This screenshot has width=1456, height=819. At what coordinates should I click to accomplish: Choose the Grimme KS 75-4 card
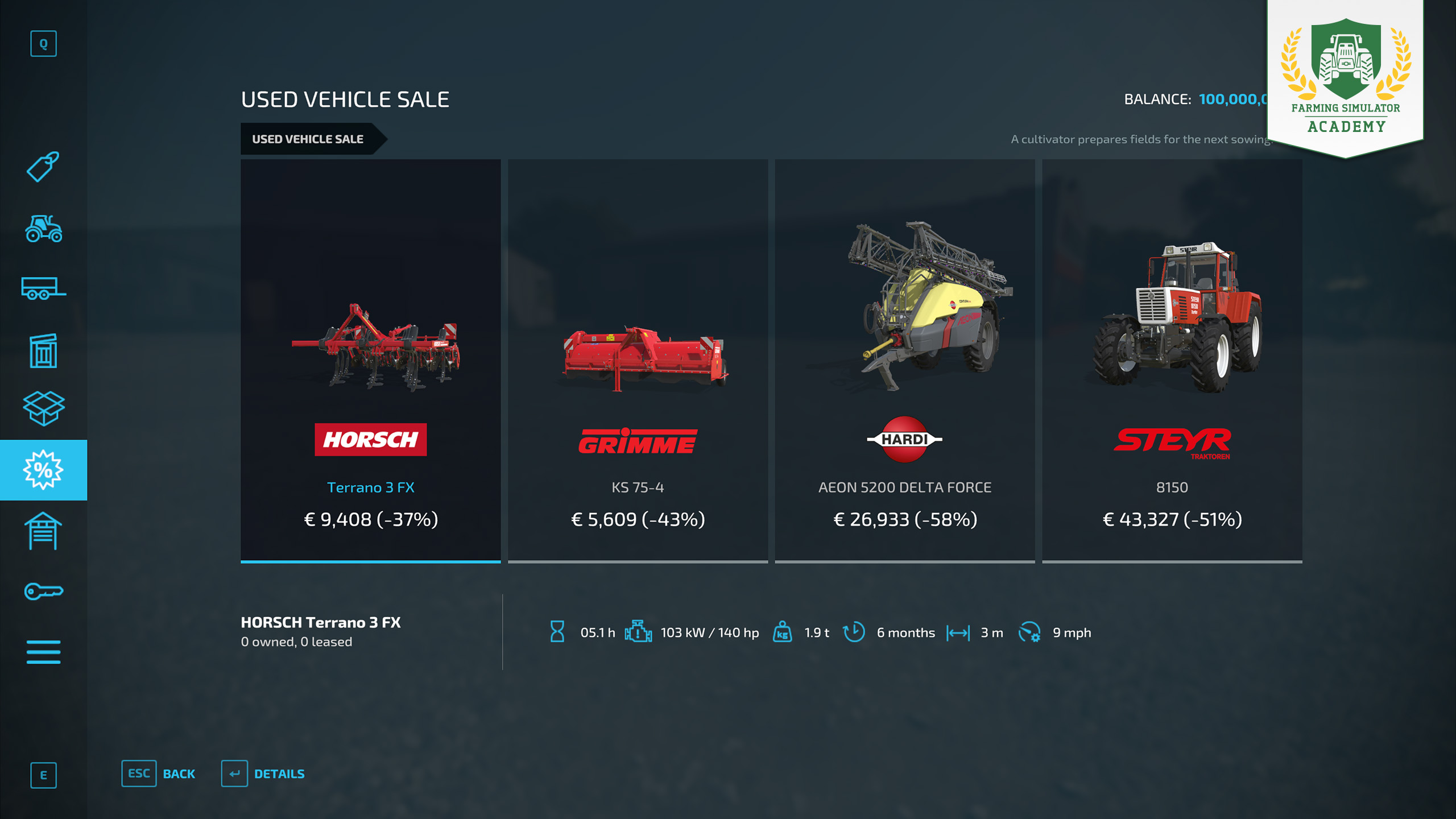point(638,361)
